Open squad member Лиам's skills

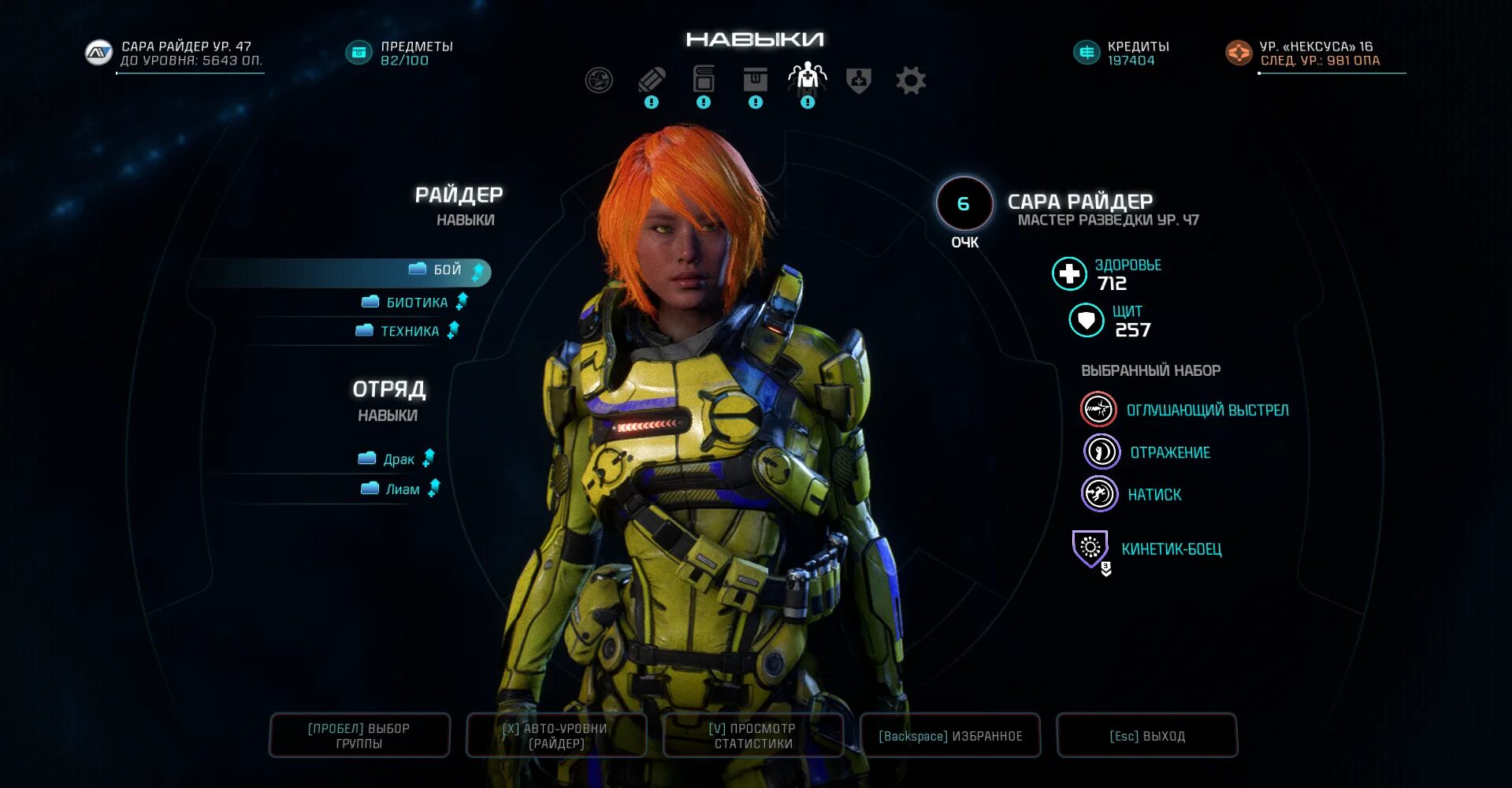[x=402, y=489]
